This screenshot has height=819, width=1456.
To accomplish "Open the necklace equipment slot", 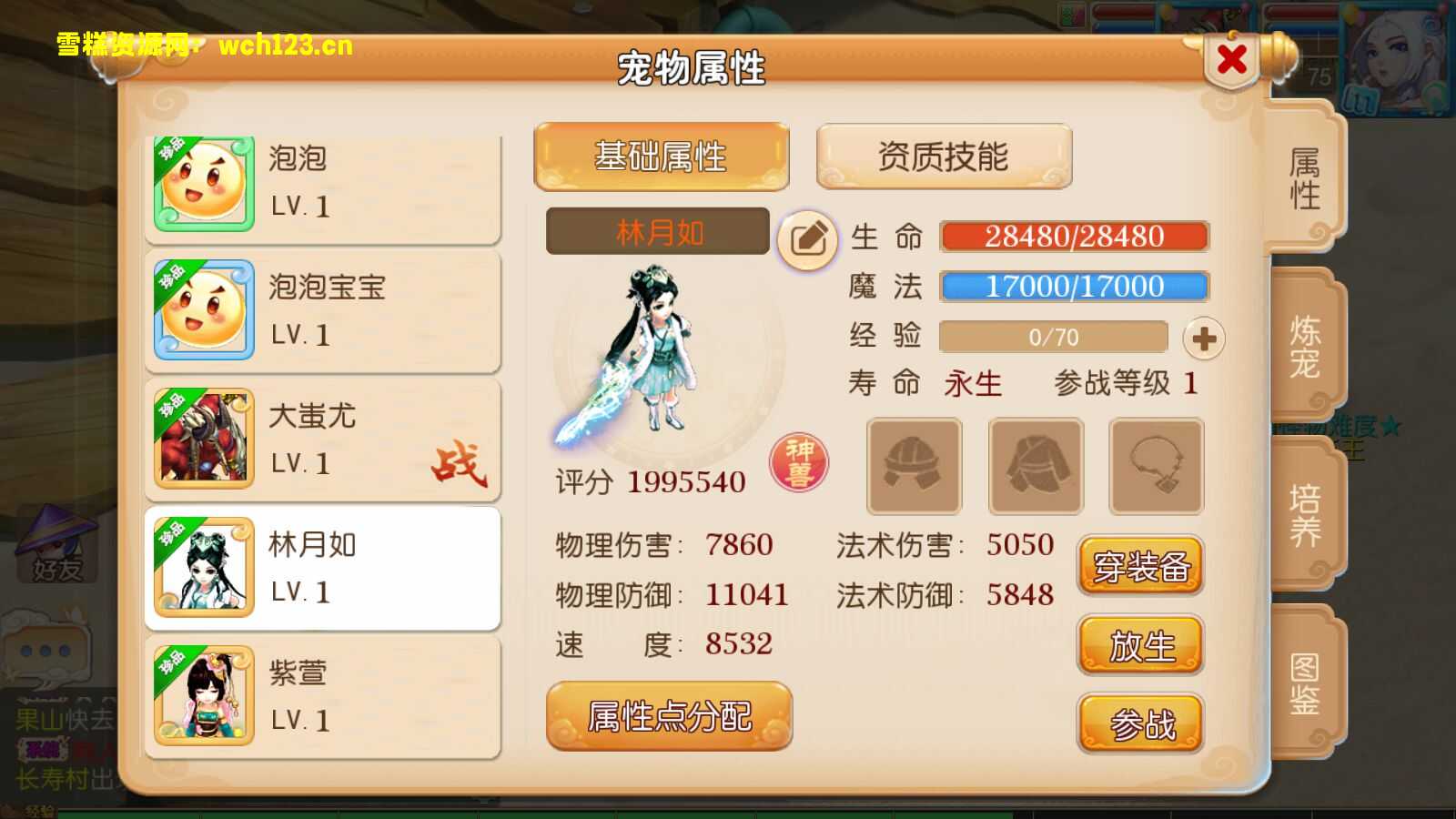I will (x=1156, y=466).
